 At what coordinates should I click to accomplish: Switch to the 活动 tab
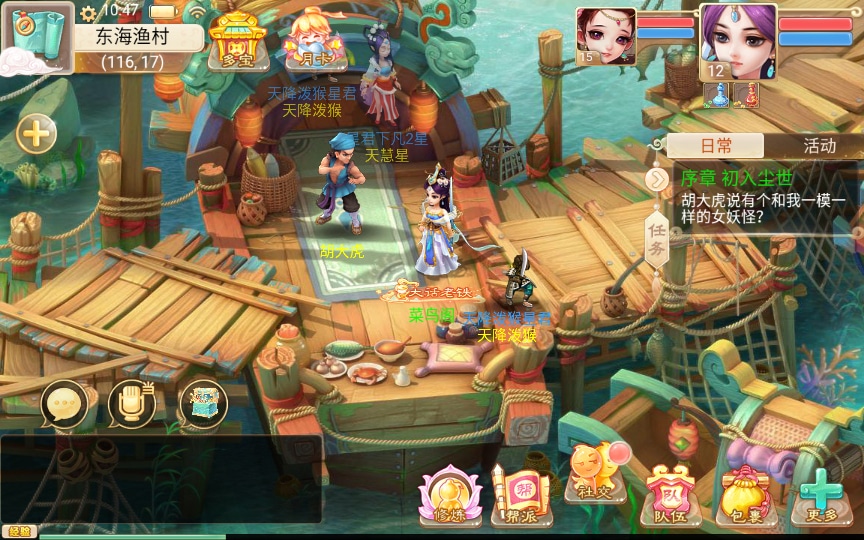[x=819, y=146]
